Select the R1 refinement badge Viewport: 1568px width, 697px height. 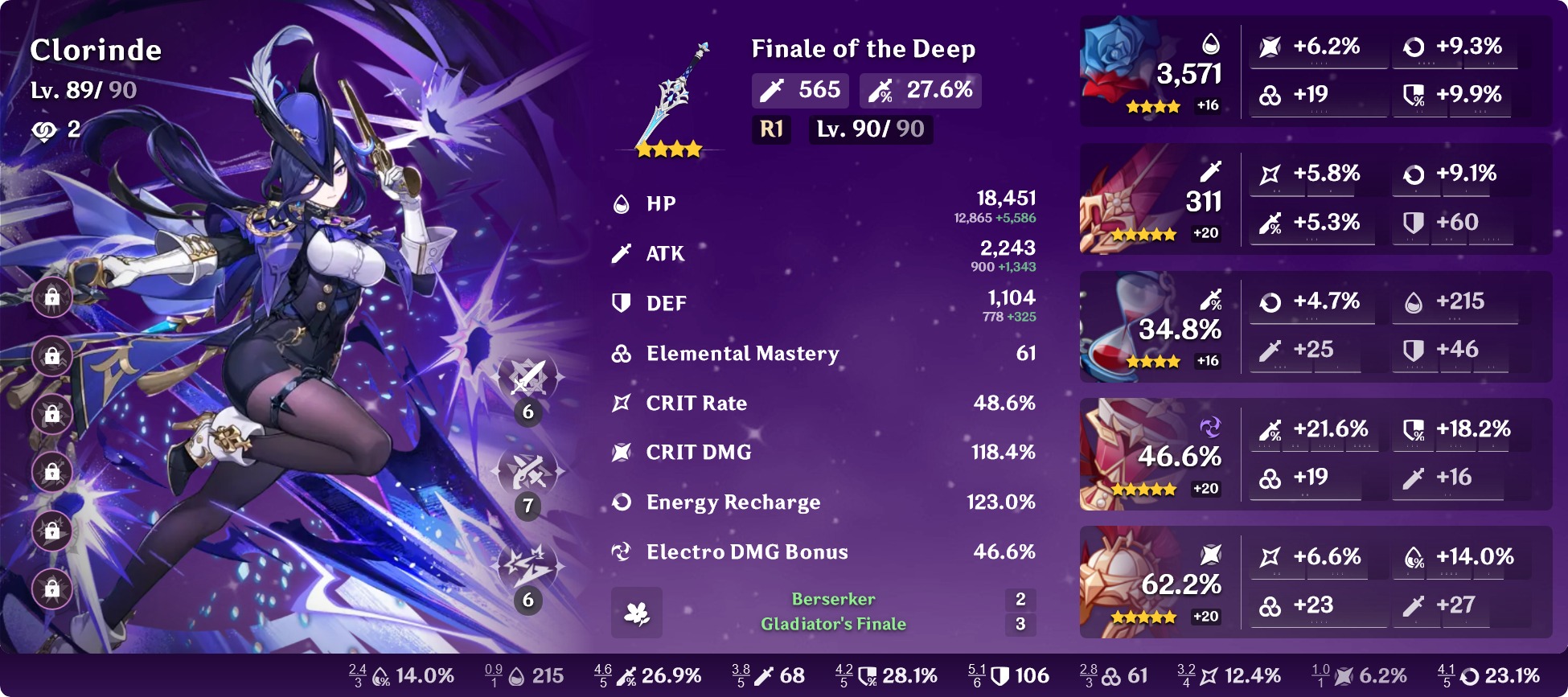coord(770,129)
